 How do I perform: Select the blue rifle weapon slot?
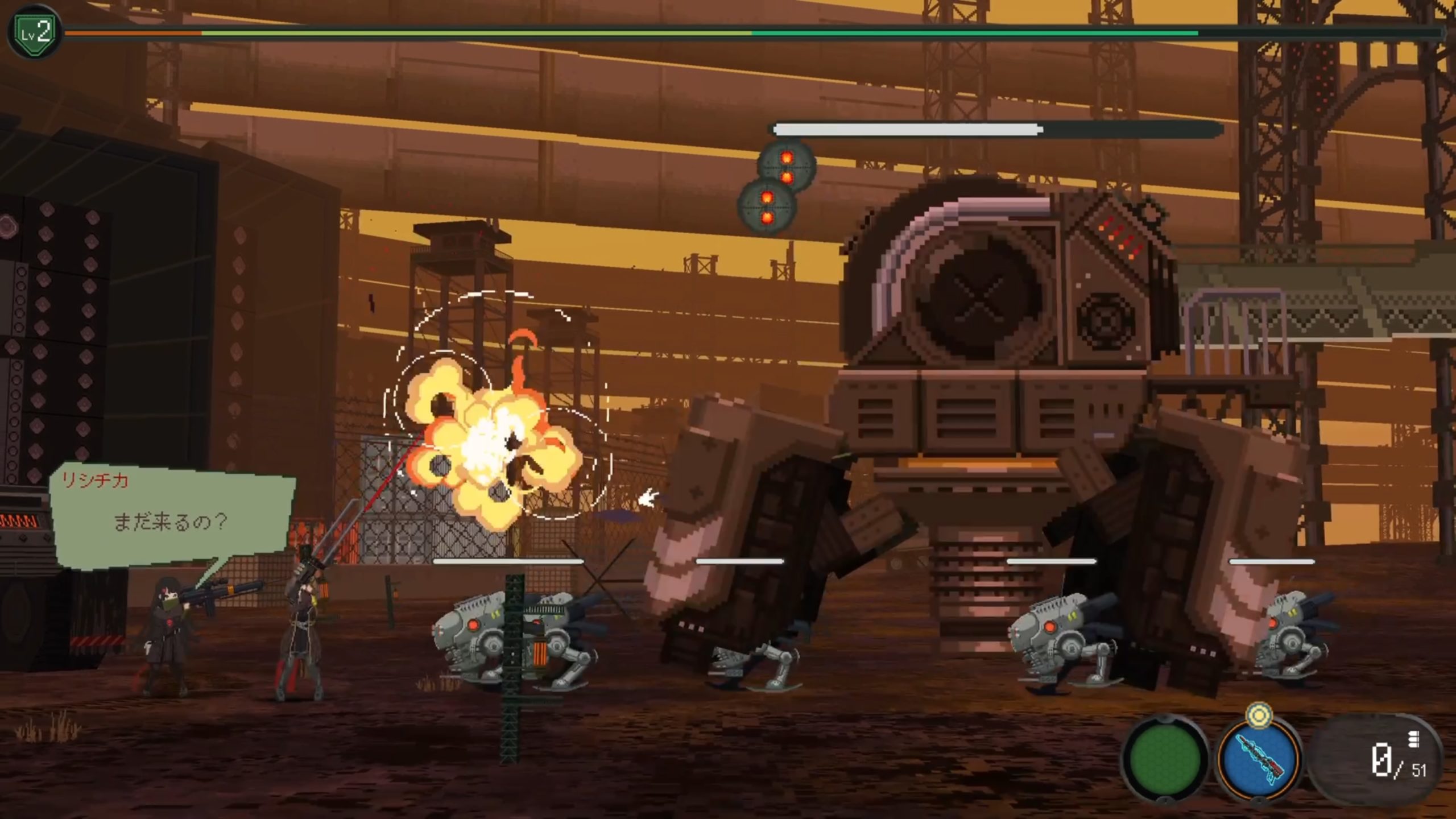pyautogui.click(x=1259, y=758)
